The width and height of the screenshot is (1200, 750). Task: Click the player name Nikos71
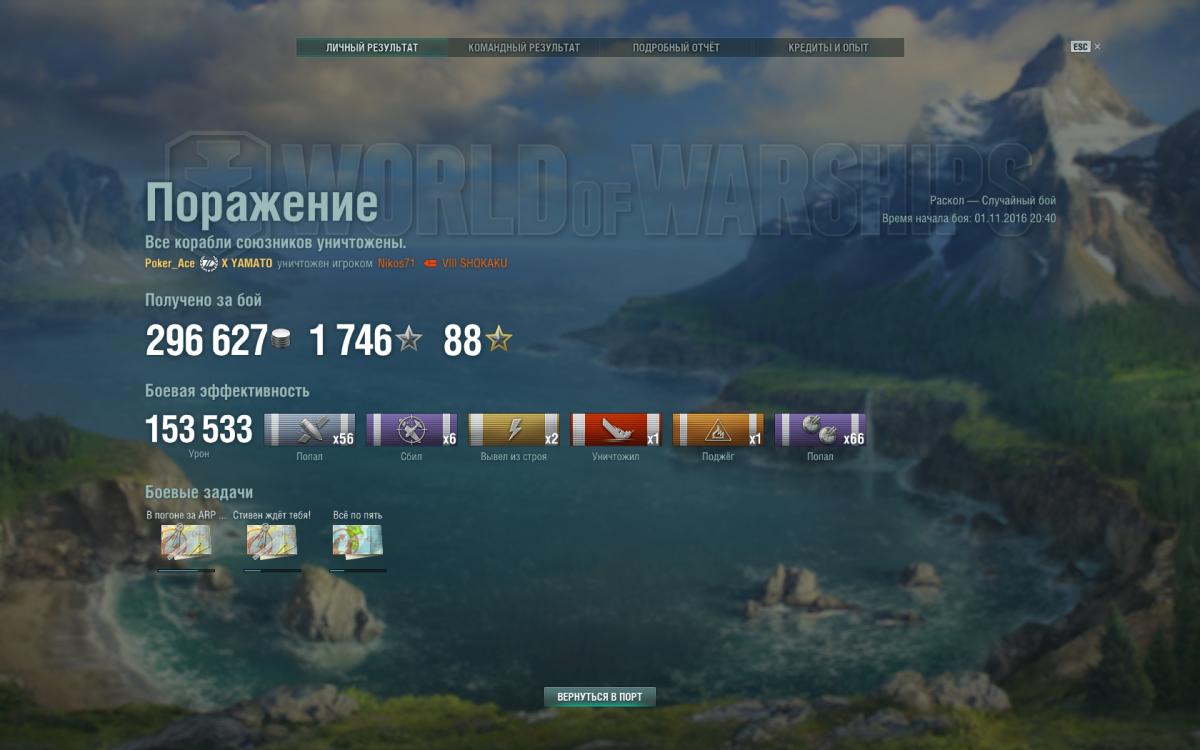395,263
